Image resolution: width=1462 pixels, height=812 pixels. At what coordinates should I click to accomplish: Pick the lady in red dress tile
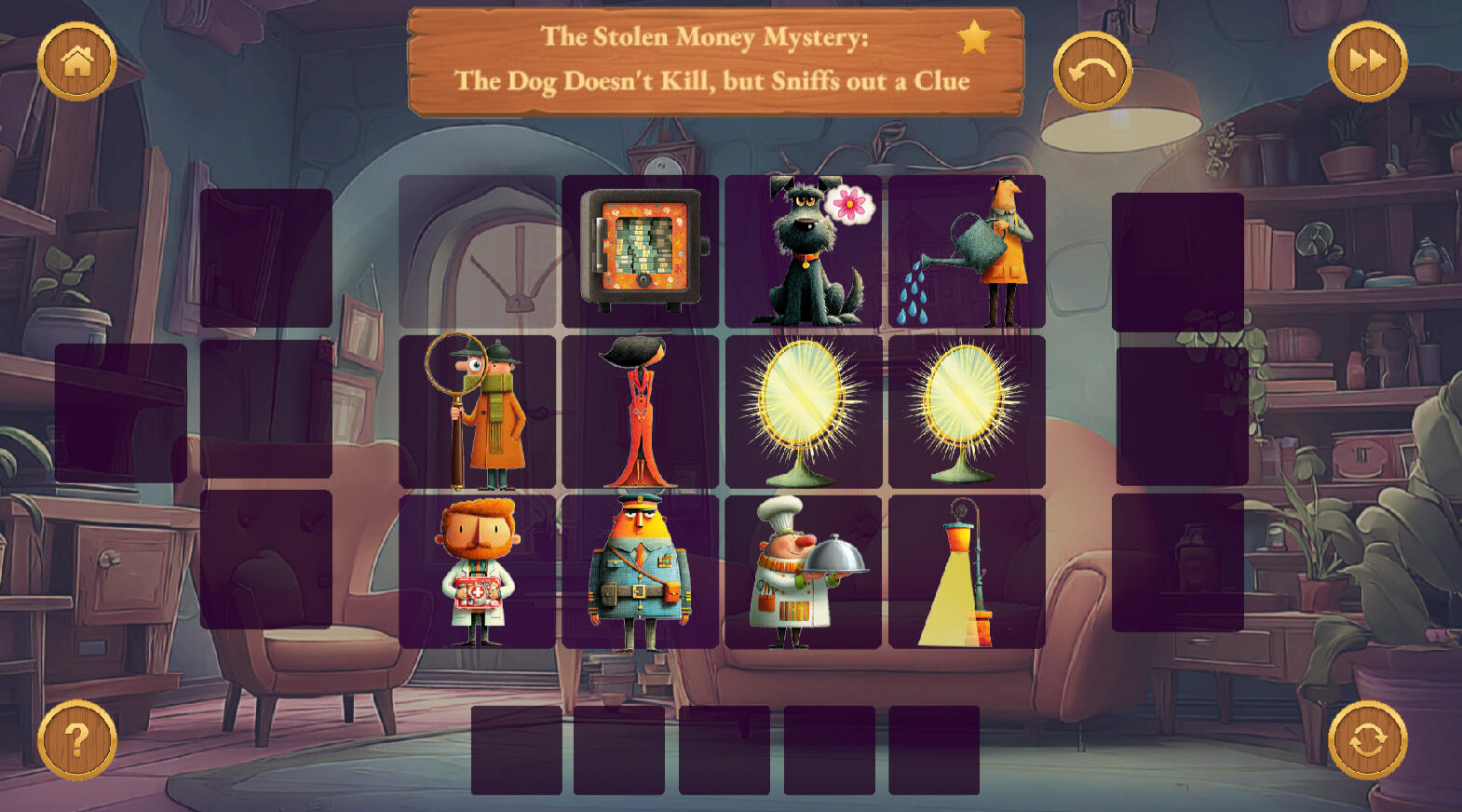(641, 412)
